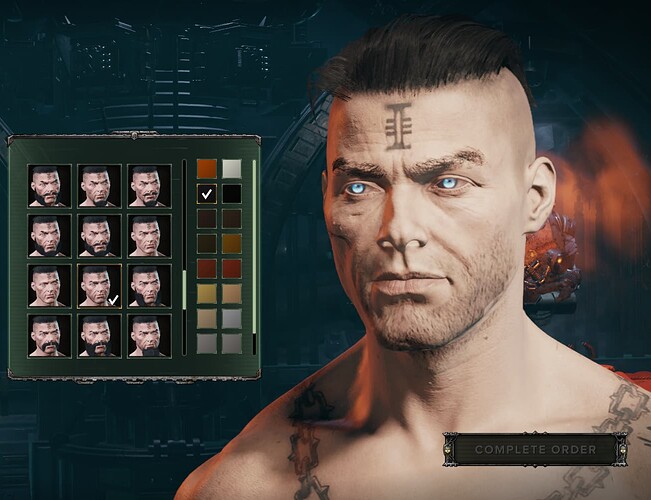651x500 pixels.
Task: Pick the pure black color swatch
Action: coord(231,194)
